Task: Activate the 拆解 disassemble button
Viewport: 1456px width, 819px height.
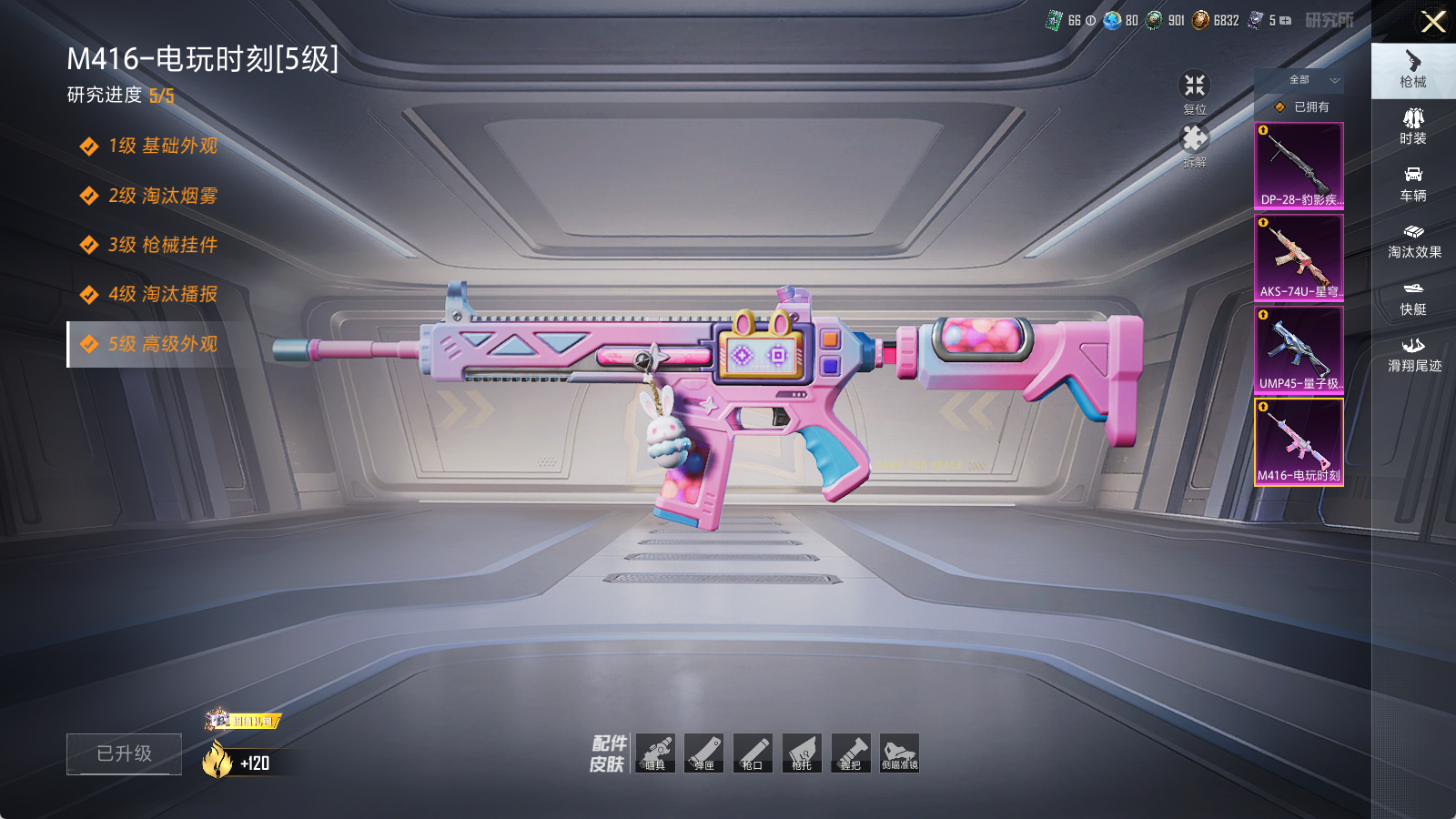Action: (x=1194, y=146)
